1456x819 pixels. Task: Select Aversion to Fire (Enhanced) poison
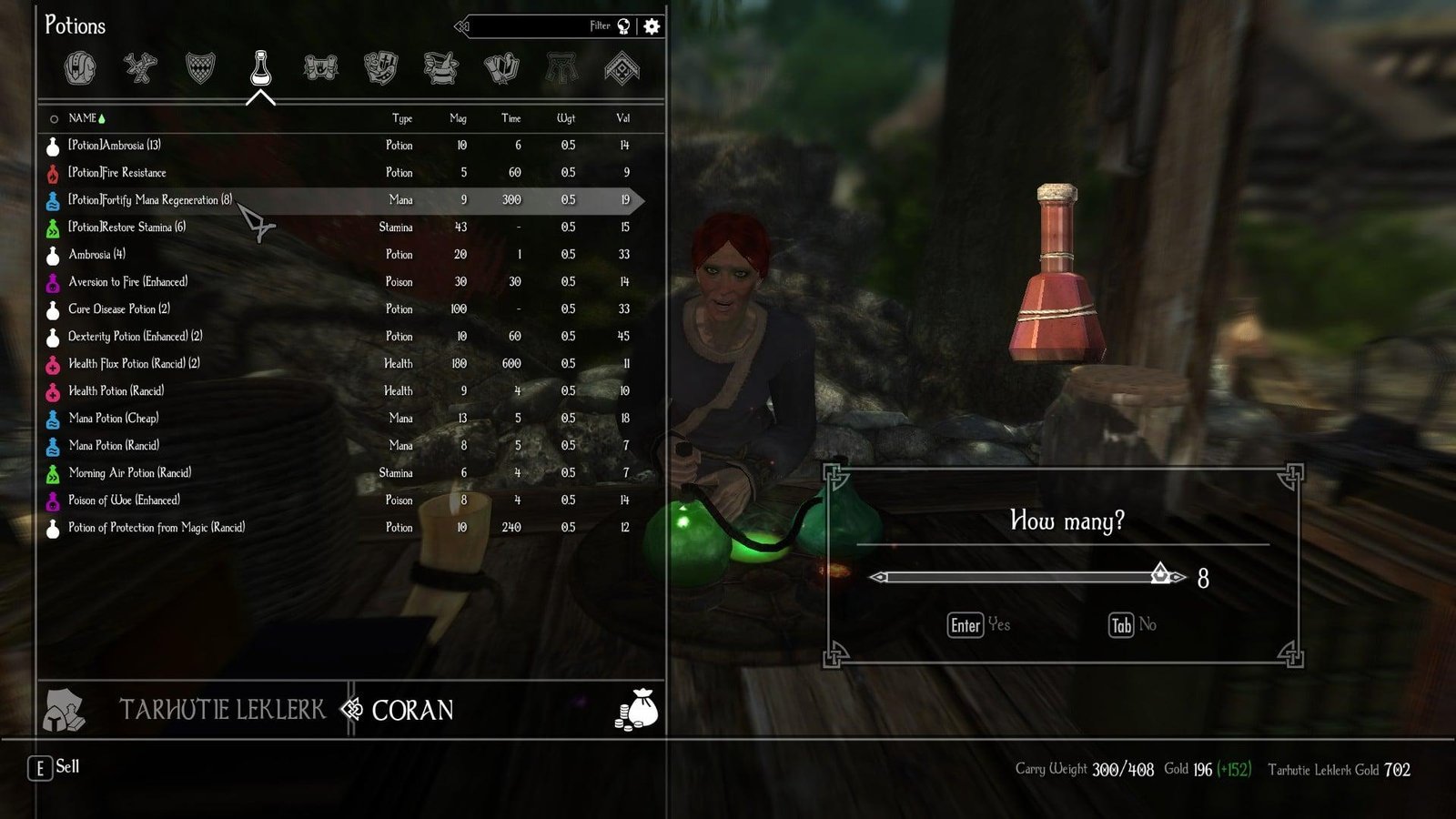coord(127,282)
